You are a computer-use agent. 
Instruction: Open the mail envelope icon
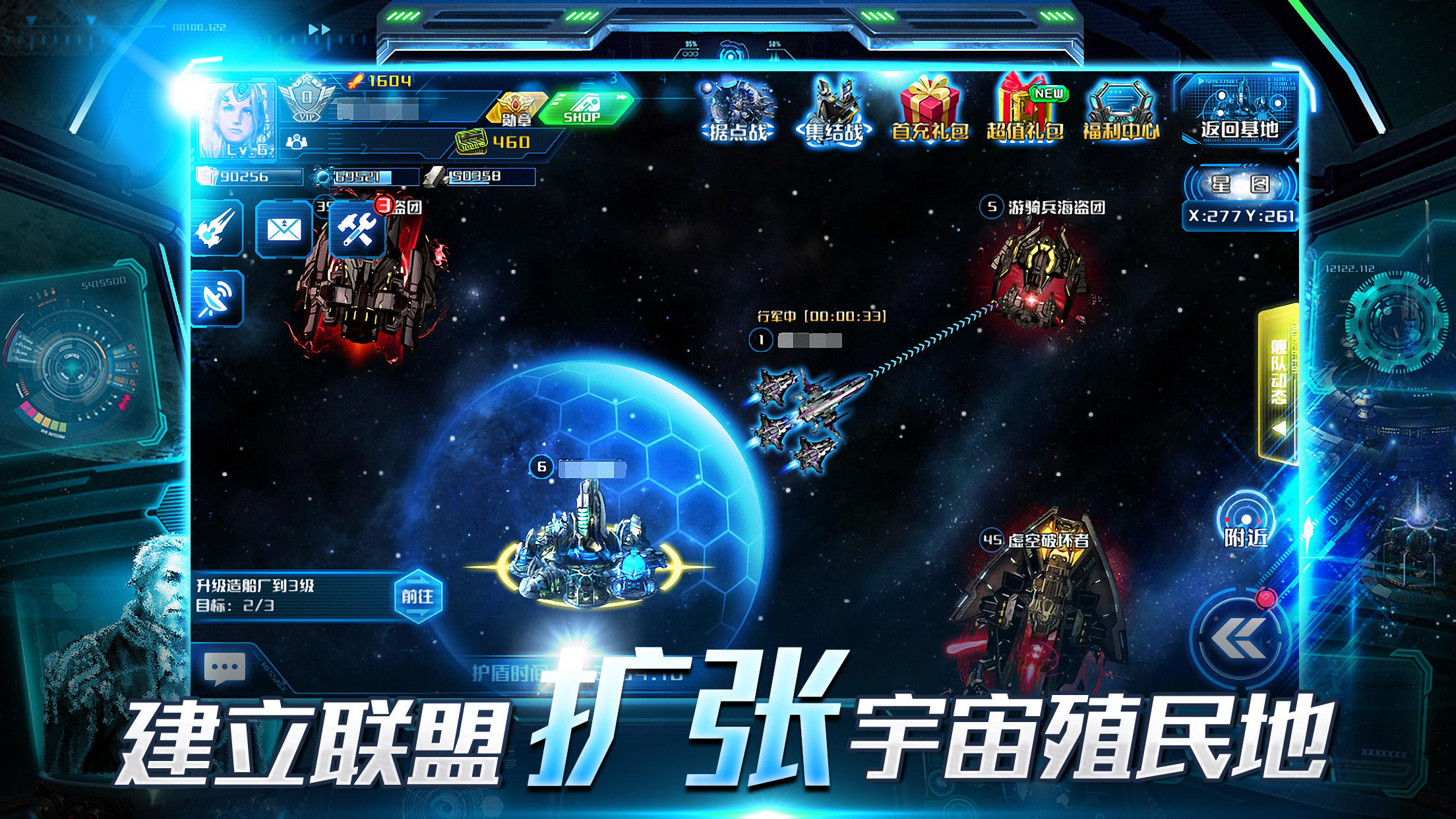(284, 231)
